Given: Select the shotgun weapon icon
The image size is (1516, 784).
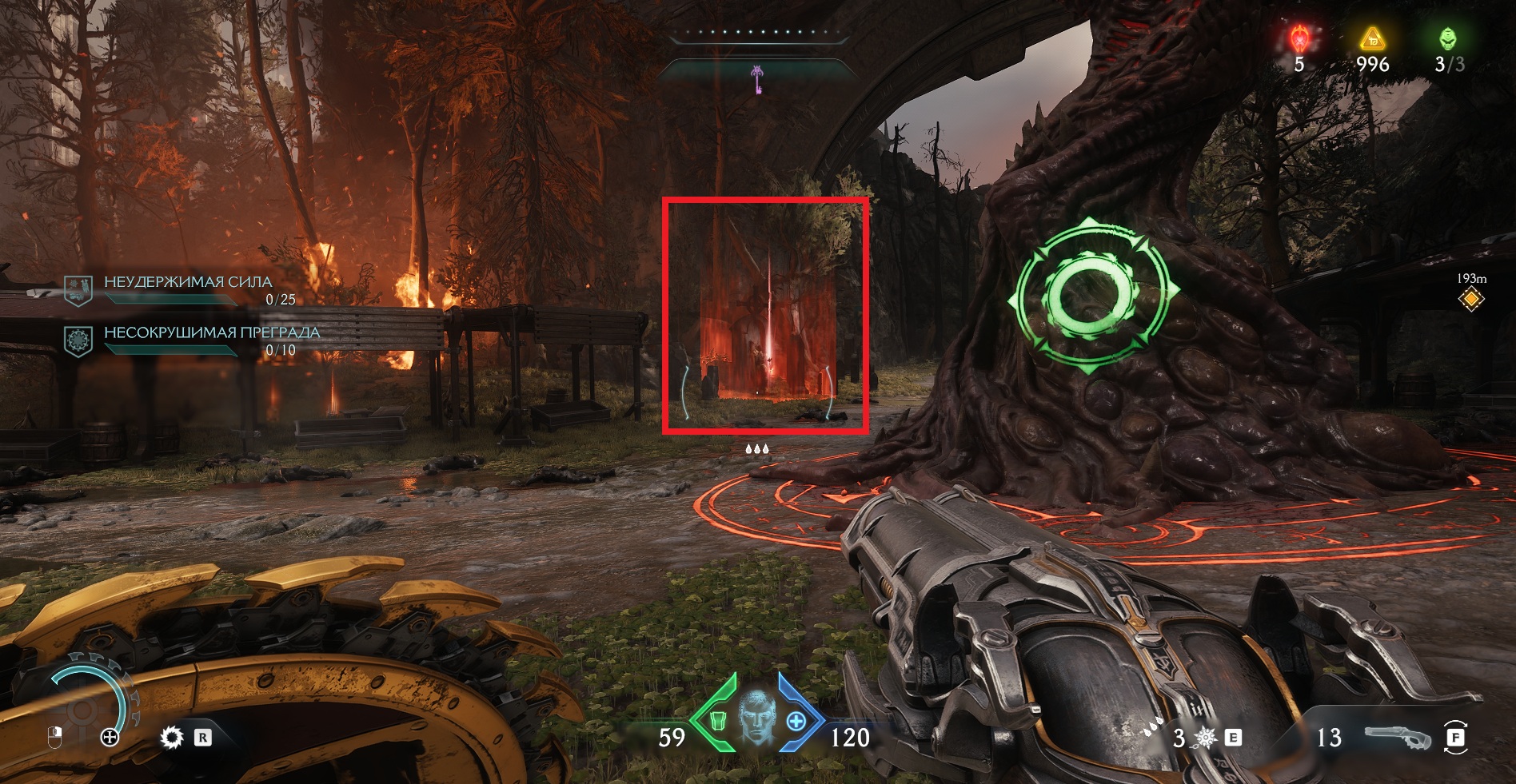Looking at the screenshot, I should 1396,737.
